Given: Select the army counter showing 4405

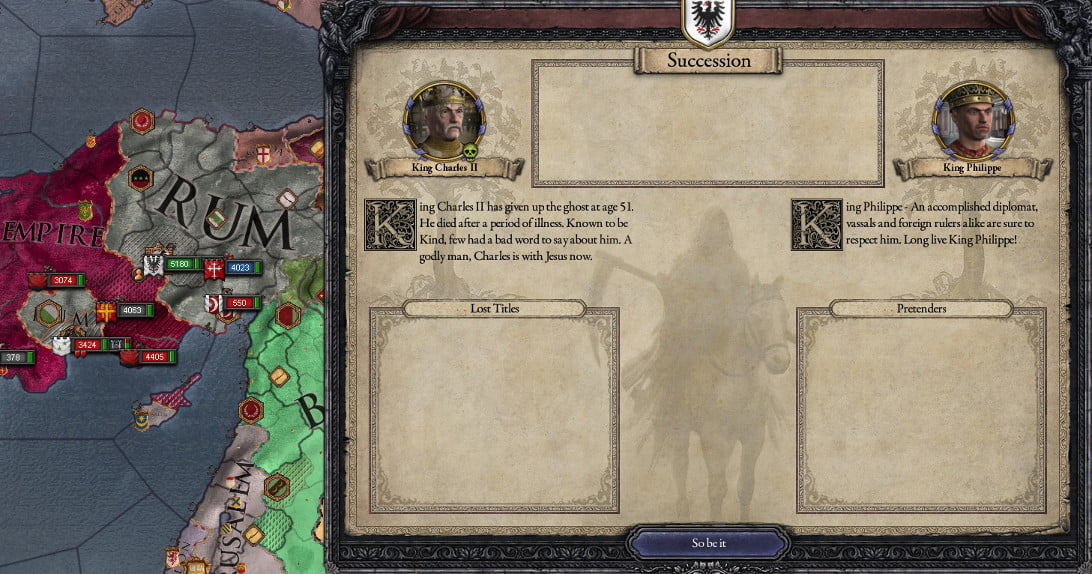Looking at the screenshot, I should [153, 356].
